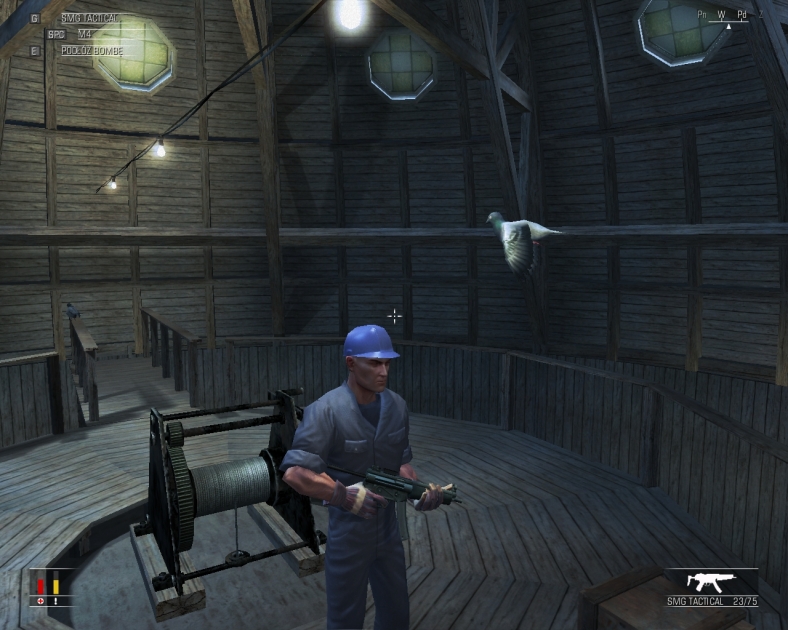Click the SMG Tactical weapon icon

pos(714,581)
